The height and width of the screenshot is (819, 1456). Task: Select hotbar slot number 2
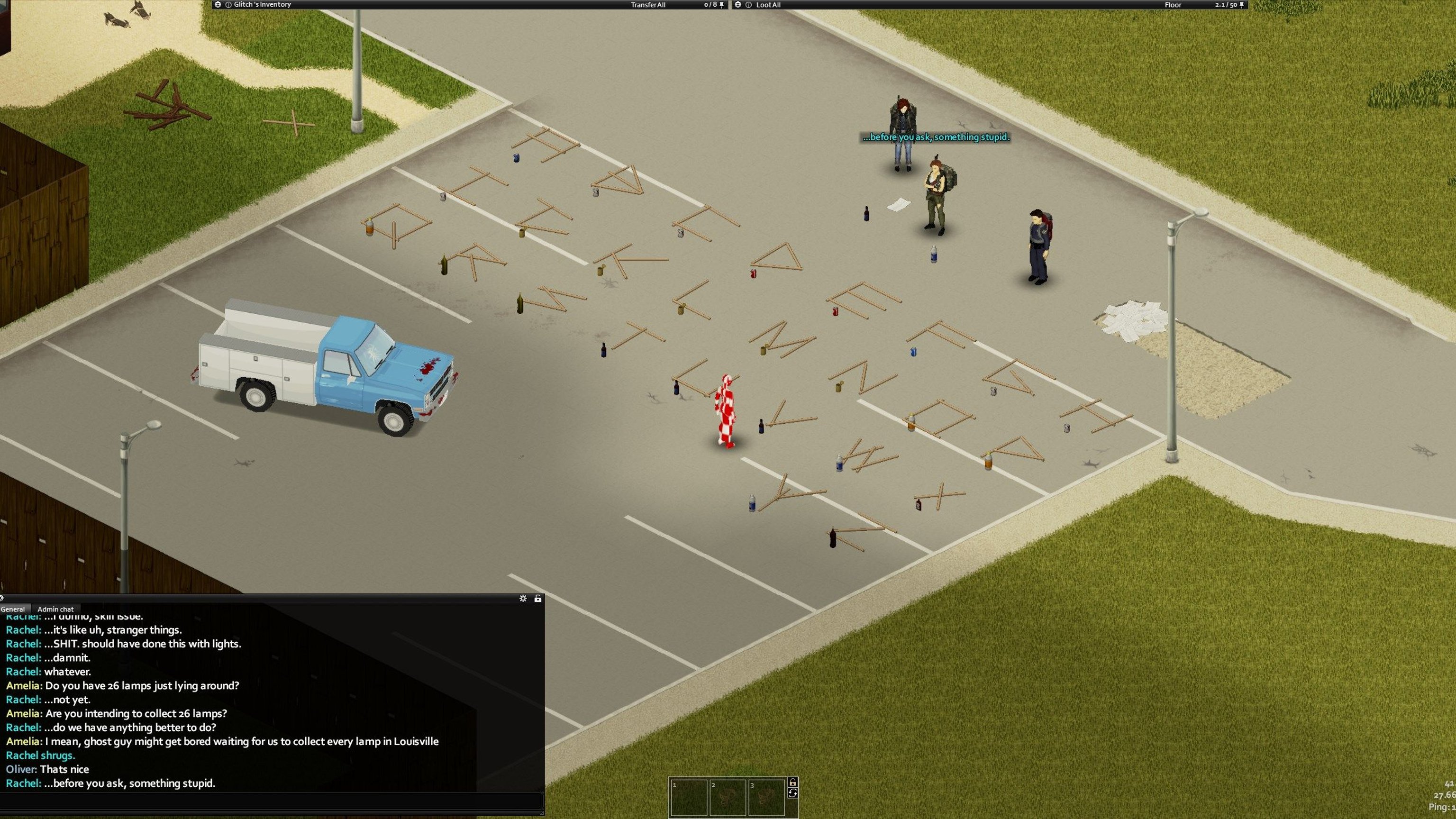click(x=728, y=798)
